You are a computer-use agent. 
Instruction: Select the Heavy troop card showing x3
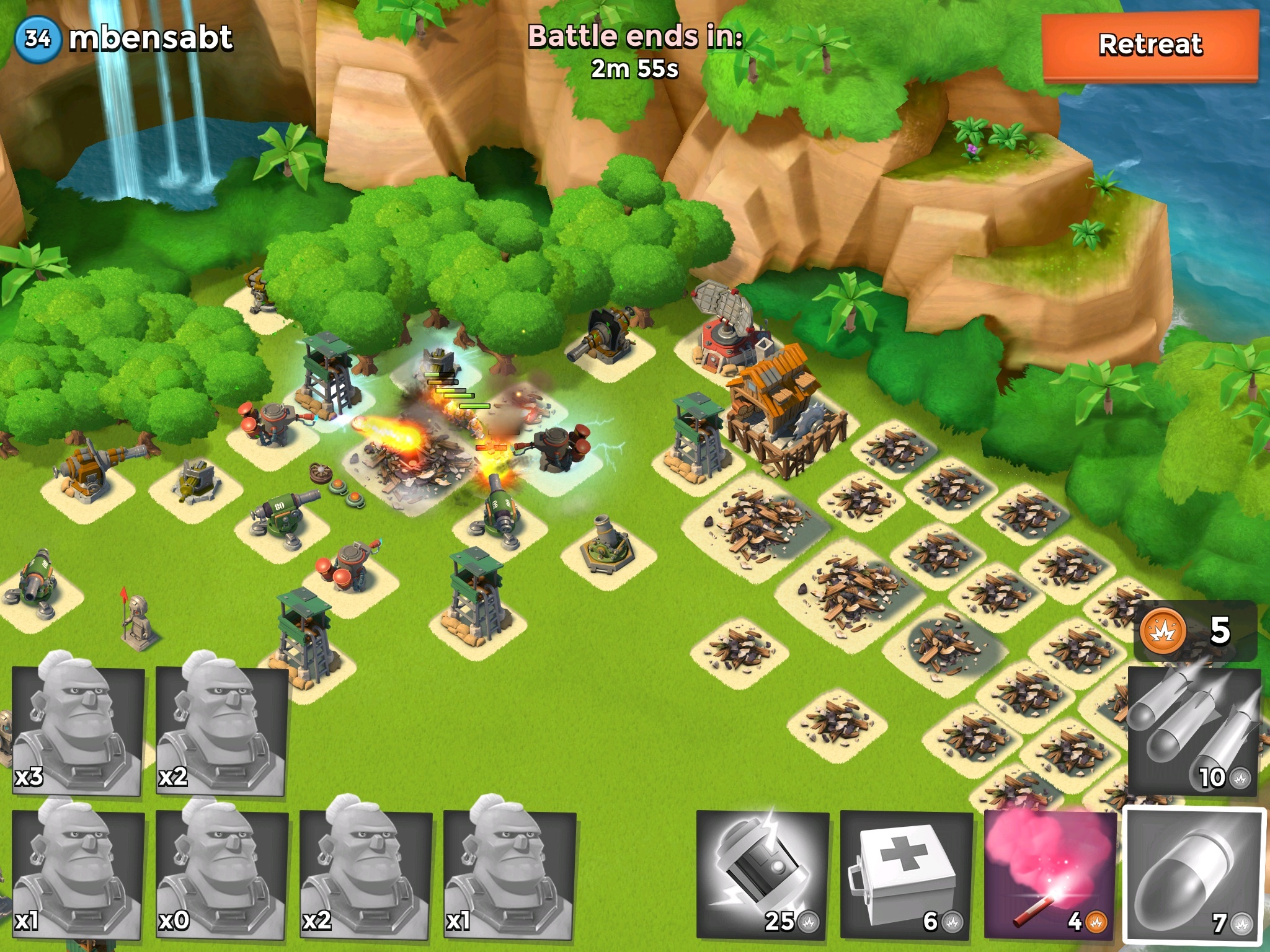pyautogui.click(x=78, y=730)
